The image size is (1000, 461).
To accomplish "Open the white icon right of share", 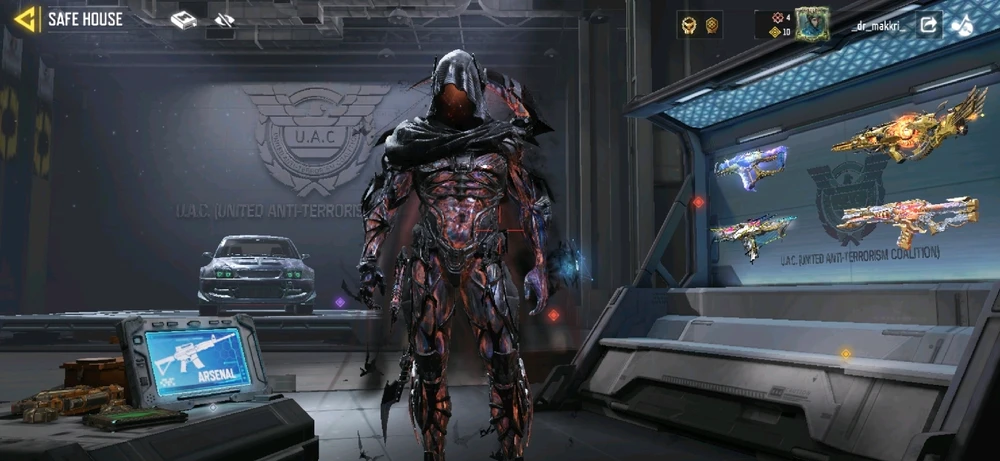I will point(963,24).
